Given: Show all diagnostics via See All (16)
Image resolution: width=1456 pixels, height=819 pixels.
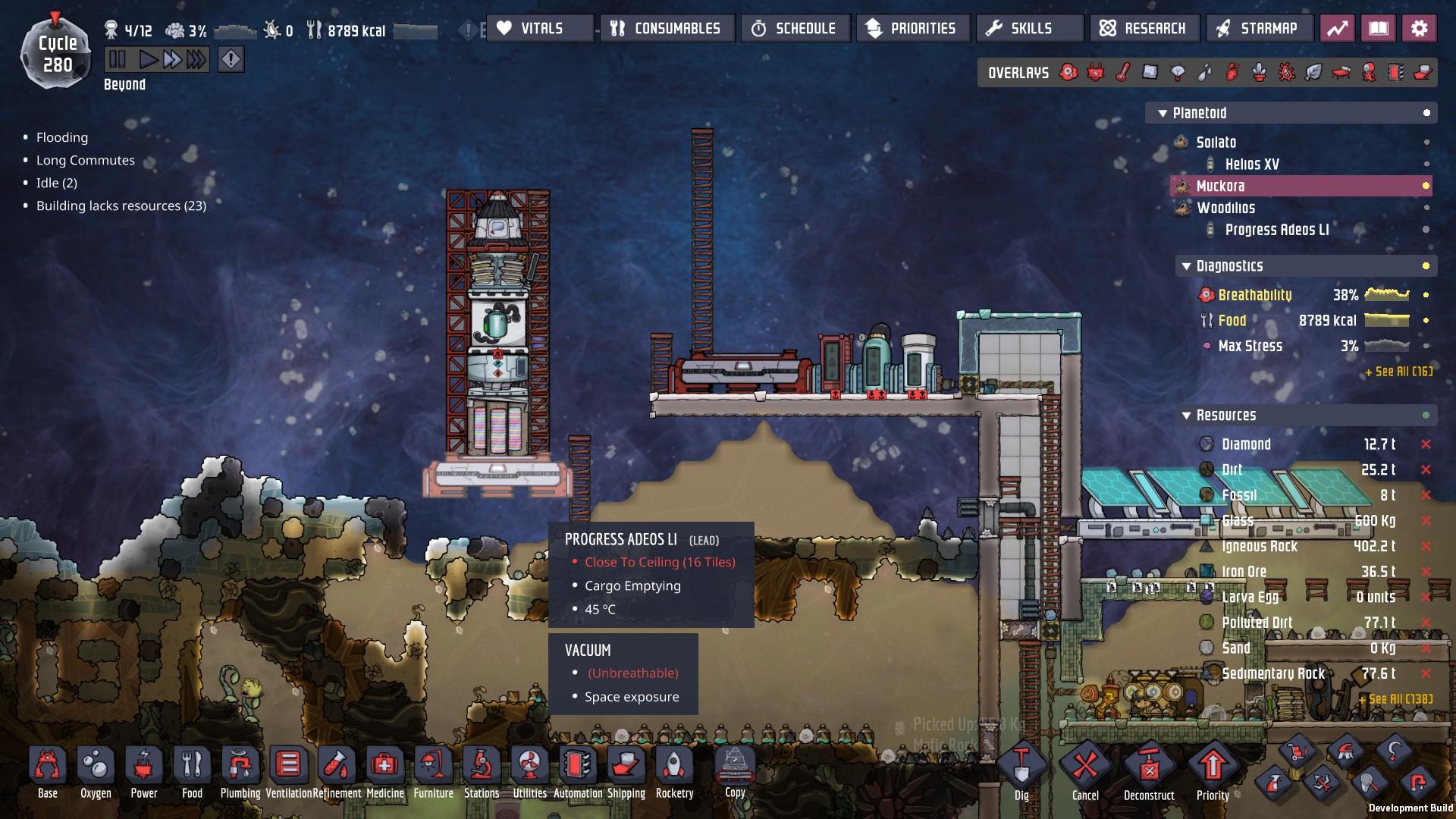Looking at the screenshot, I should (x=1398, y=372).
